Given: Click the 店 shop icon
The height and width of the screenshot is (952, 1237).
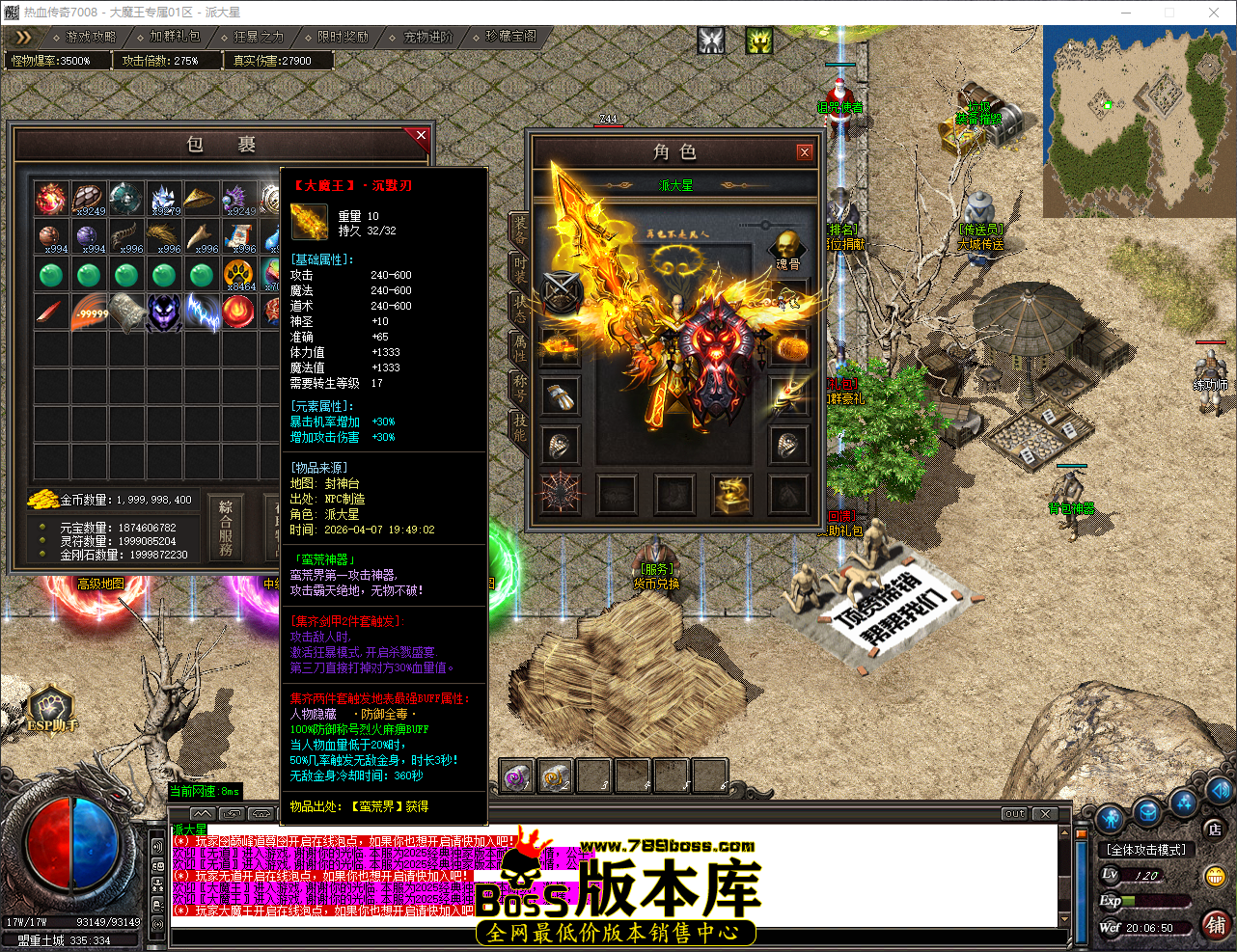Looking at the screenshot, I should coord(1216,830).
